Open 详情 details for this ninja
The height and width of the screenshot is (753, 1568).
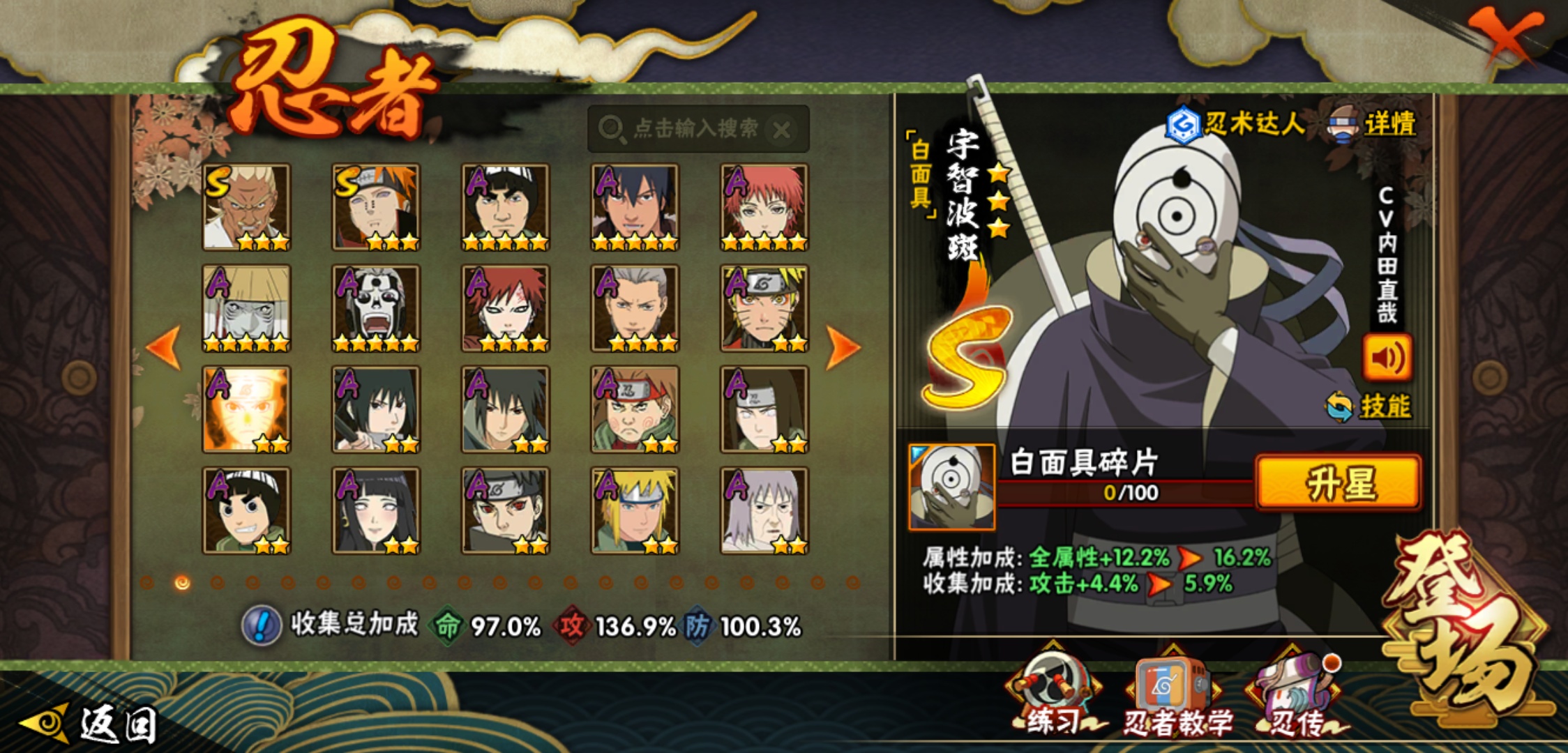click(1375, 125)
